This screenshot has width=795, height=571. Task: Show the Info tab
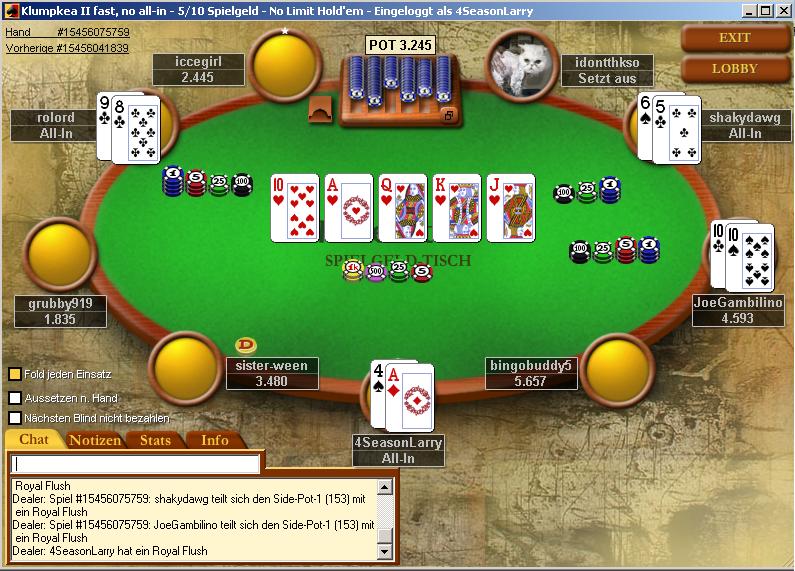pos(214,440)
